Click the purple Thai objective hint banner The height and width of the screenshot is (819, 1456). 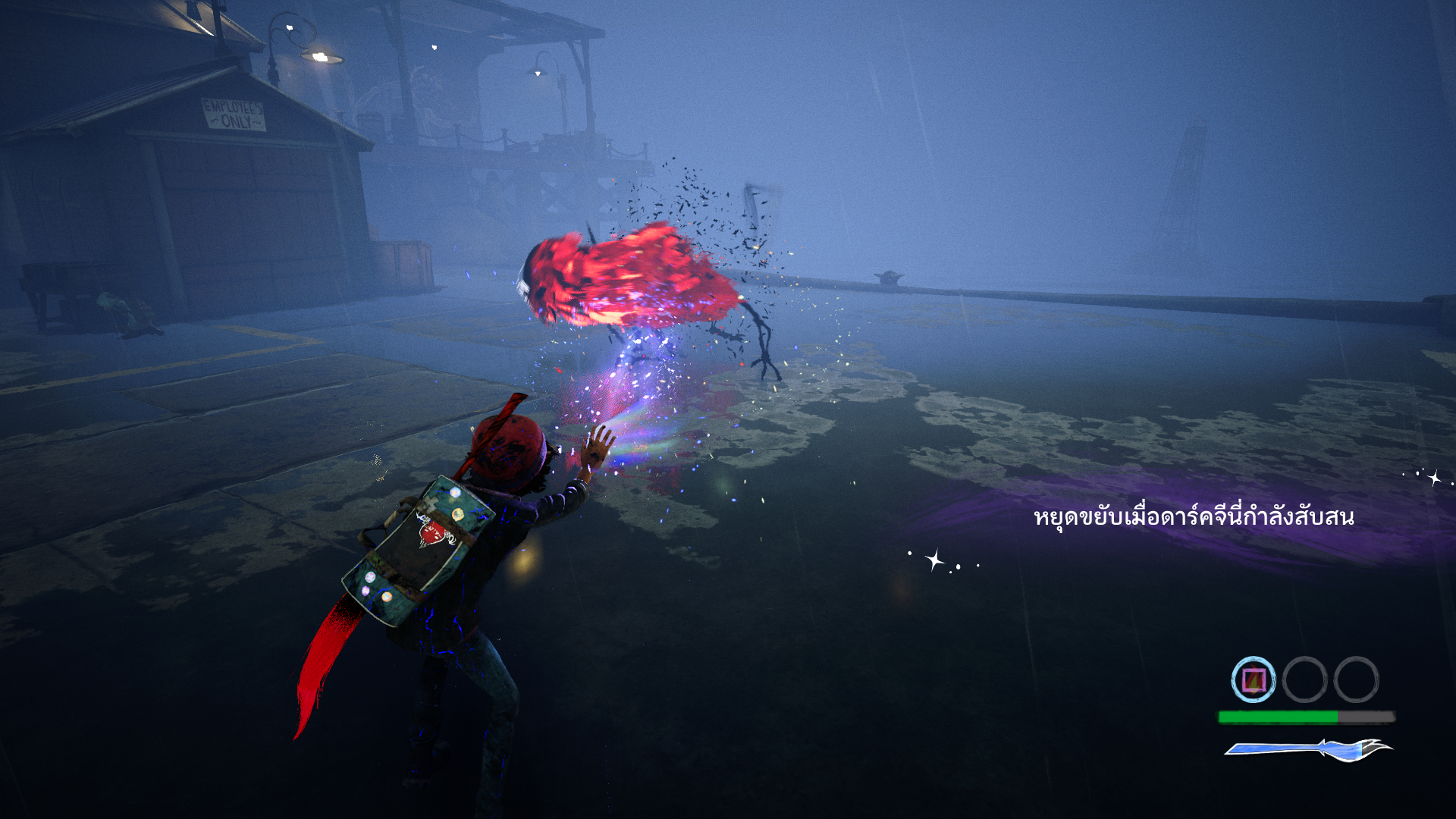pyautogui.click(x=1193, y=518)
